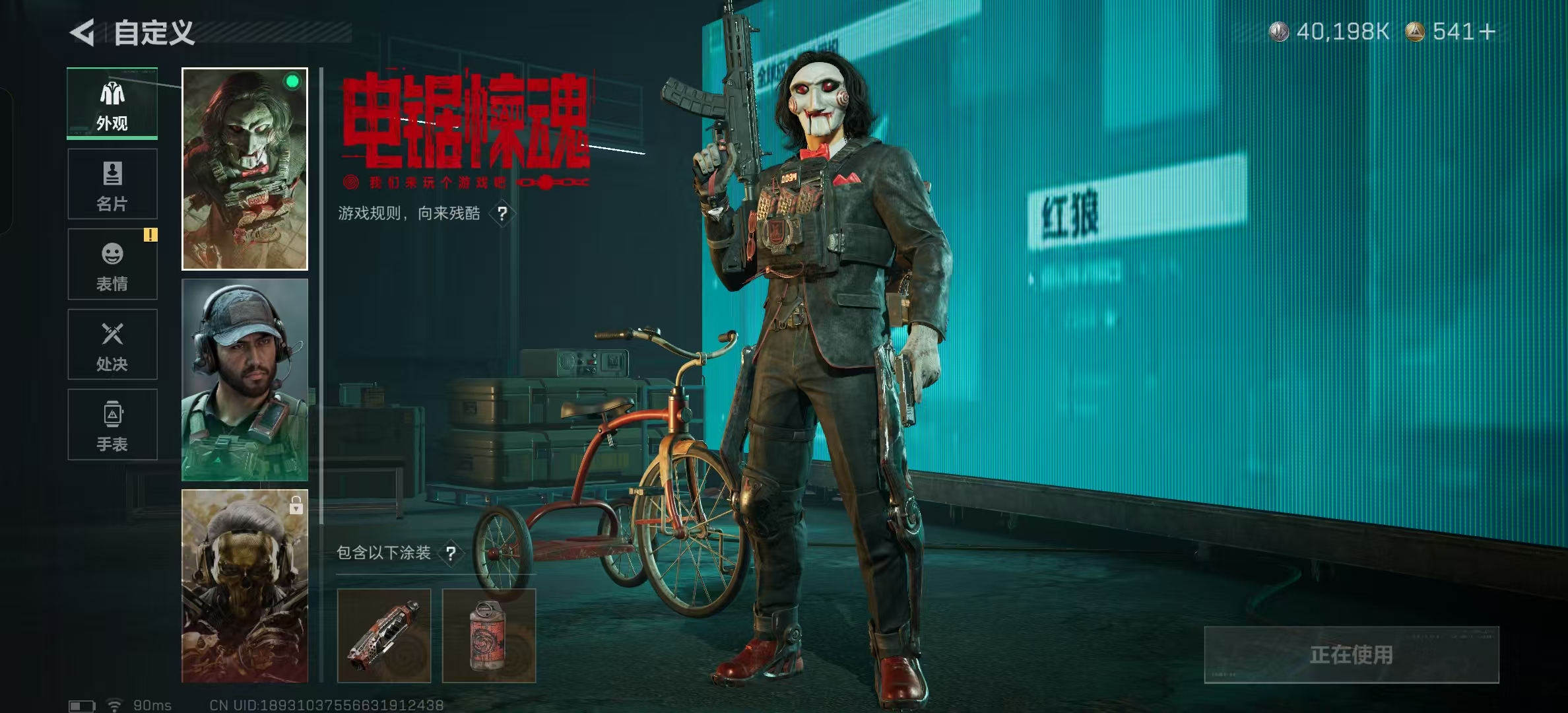This screenshot has height=713, width=1568.
Task: View the included weapon skin item
Action: tap(384, 636)
